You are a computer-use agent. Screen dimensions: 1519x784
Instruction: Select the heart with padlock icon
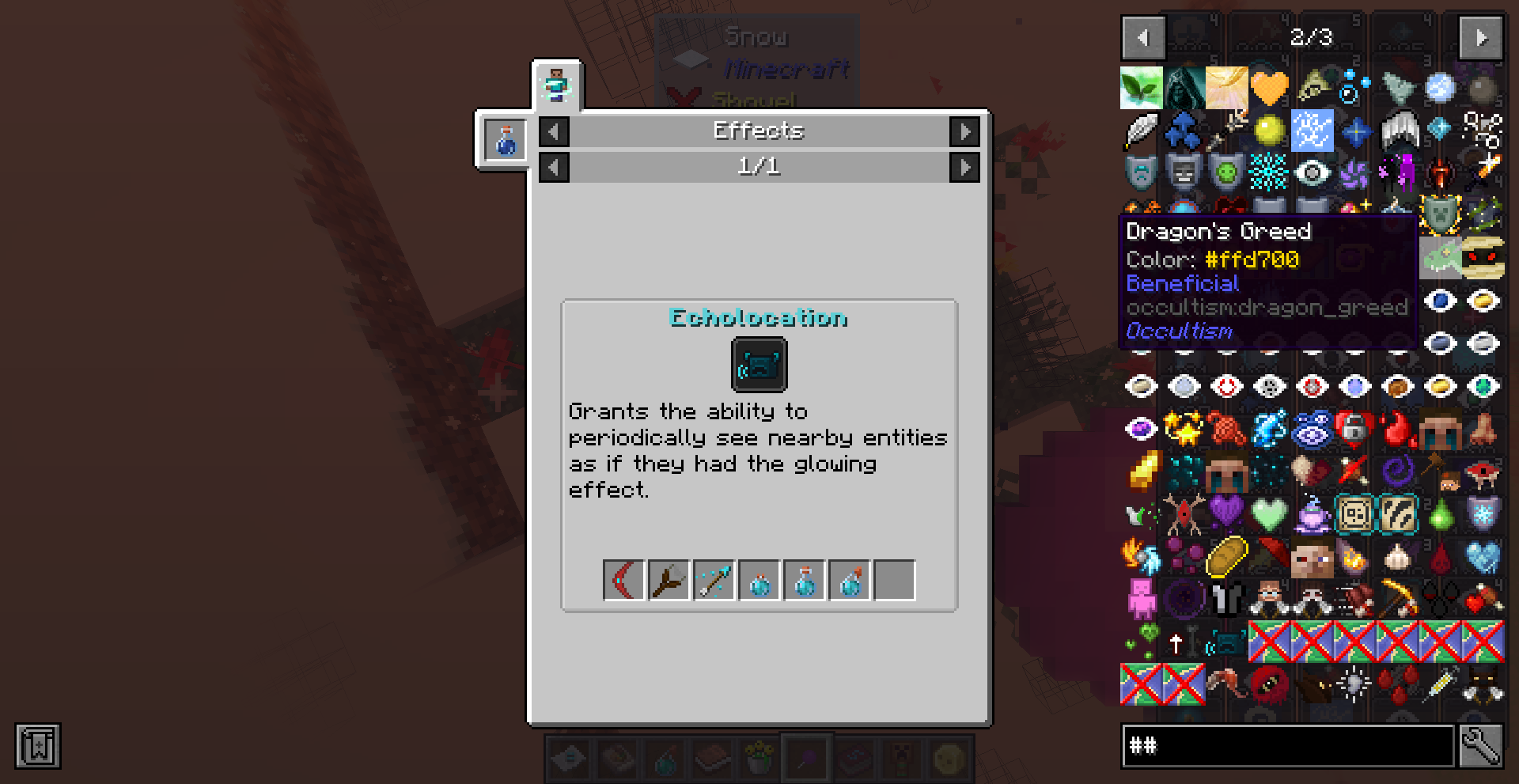[x=1354, y=428]
